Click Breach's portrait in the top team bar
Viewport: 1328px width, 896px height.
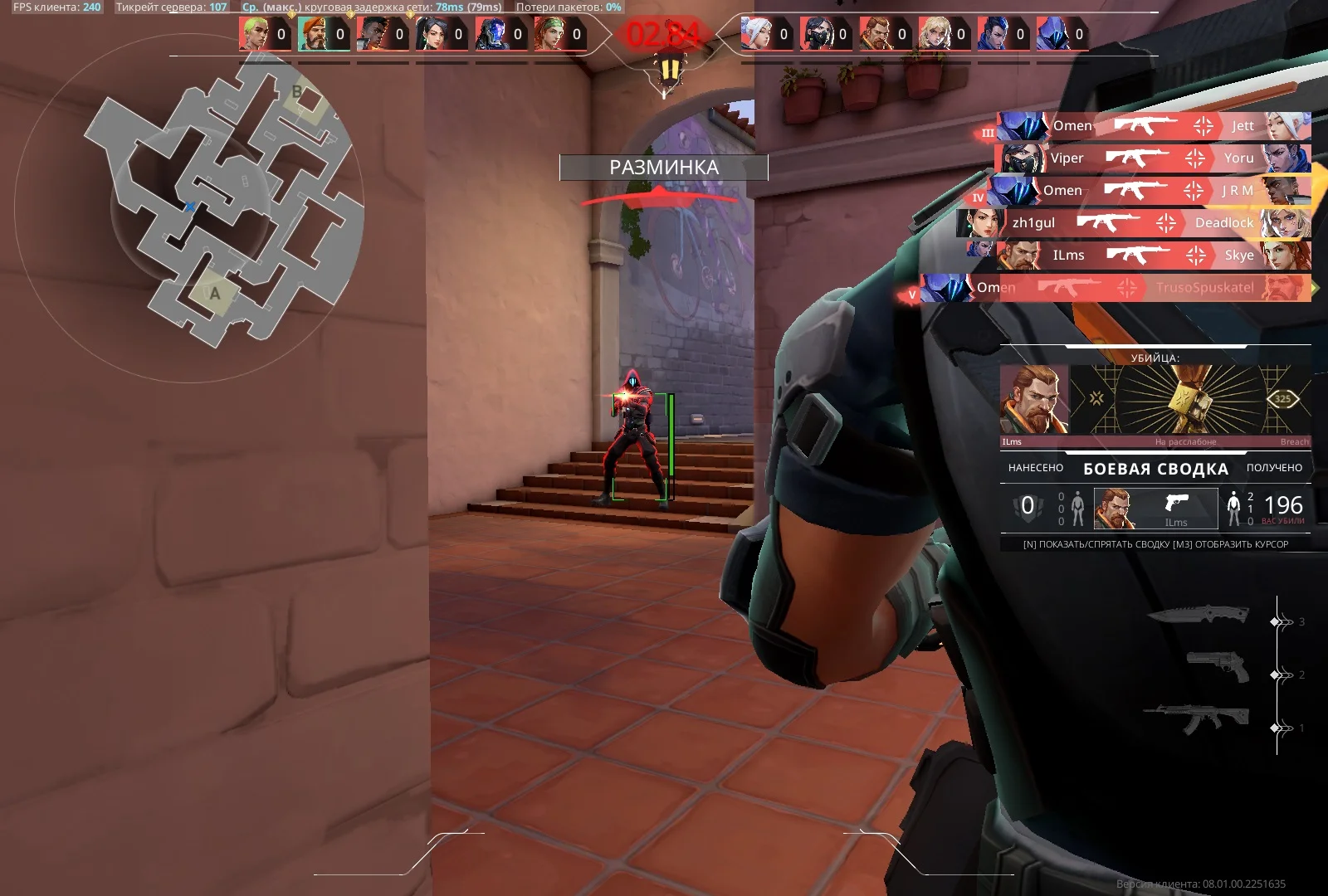pyautogui.click(x=874, y=34)
